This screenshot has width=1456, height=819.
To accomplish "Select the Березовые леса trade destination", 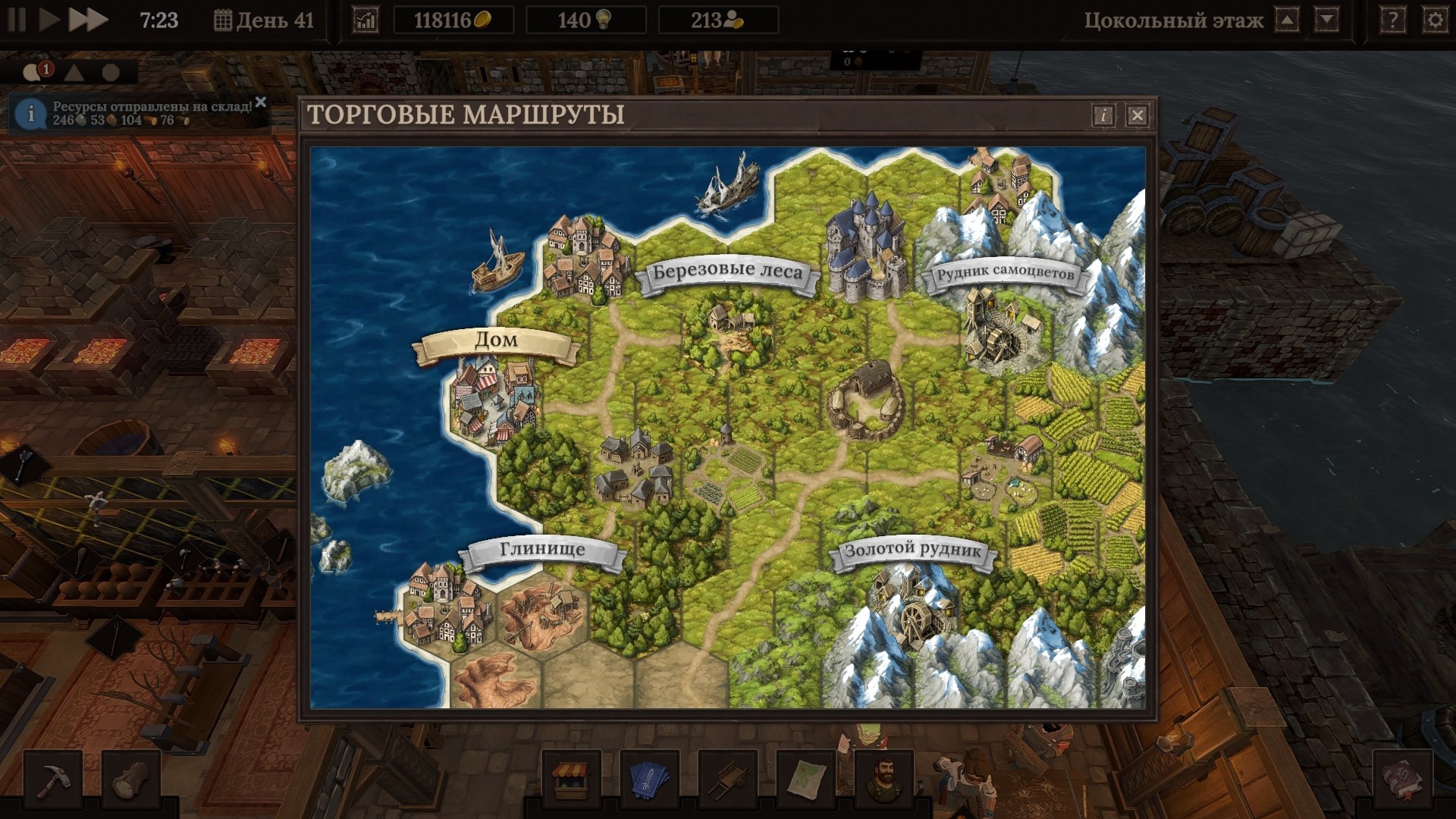I will coord(727,272).
